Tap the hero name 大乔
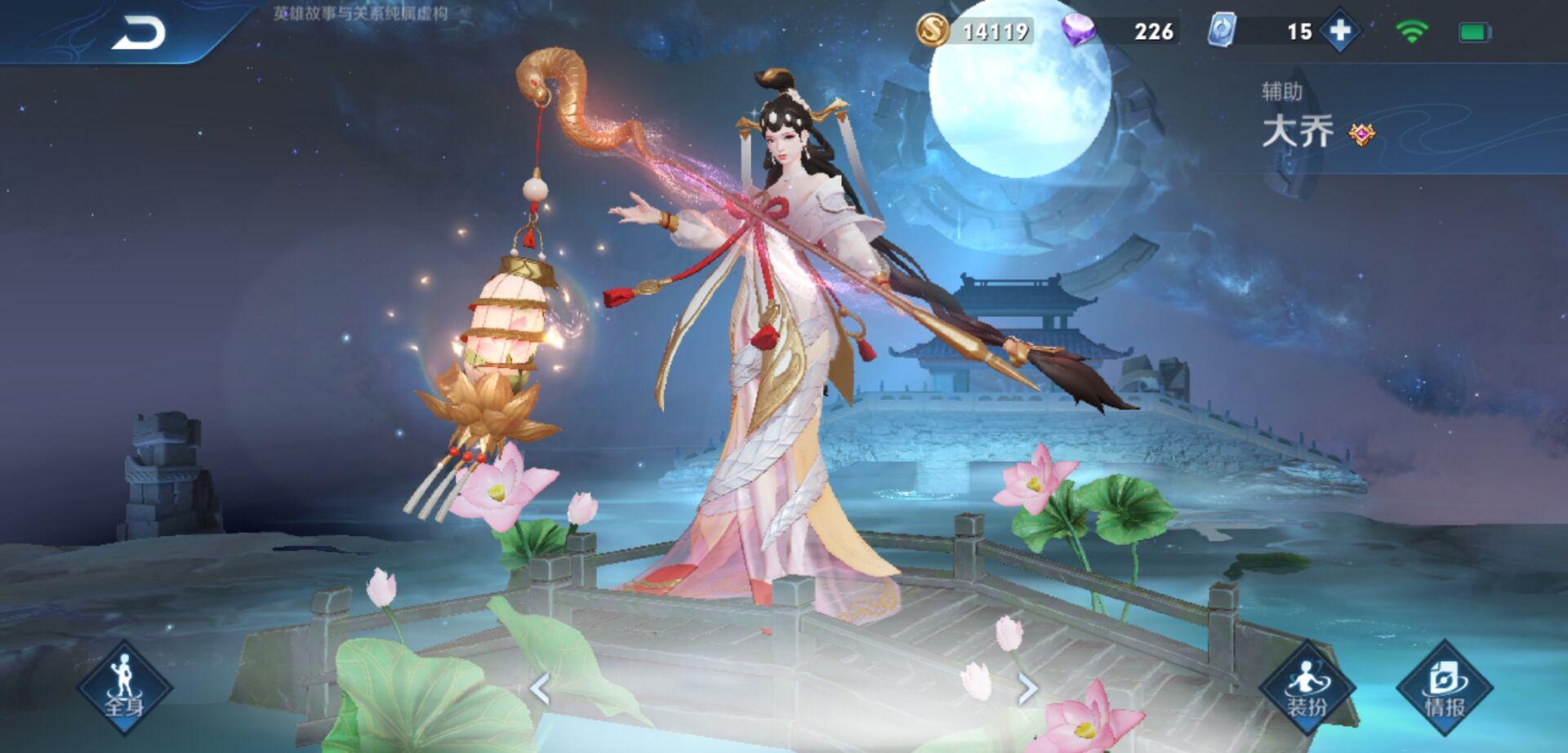The width and height of the screenshot is (1568, 753). tap(1298, 131)
